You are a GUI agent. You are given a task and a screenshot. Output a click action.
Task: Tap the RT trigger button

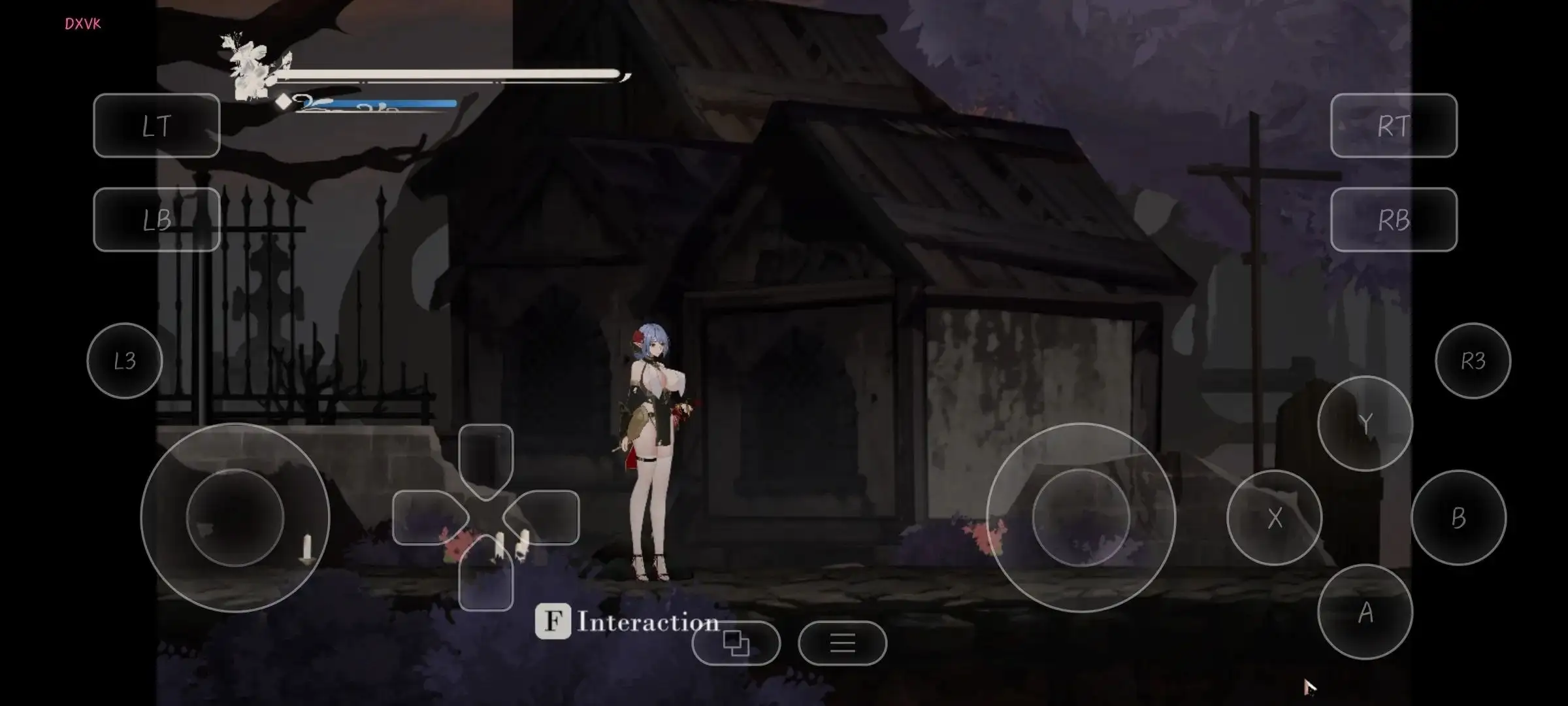[x=1394, y=126]
